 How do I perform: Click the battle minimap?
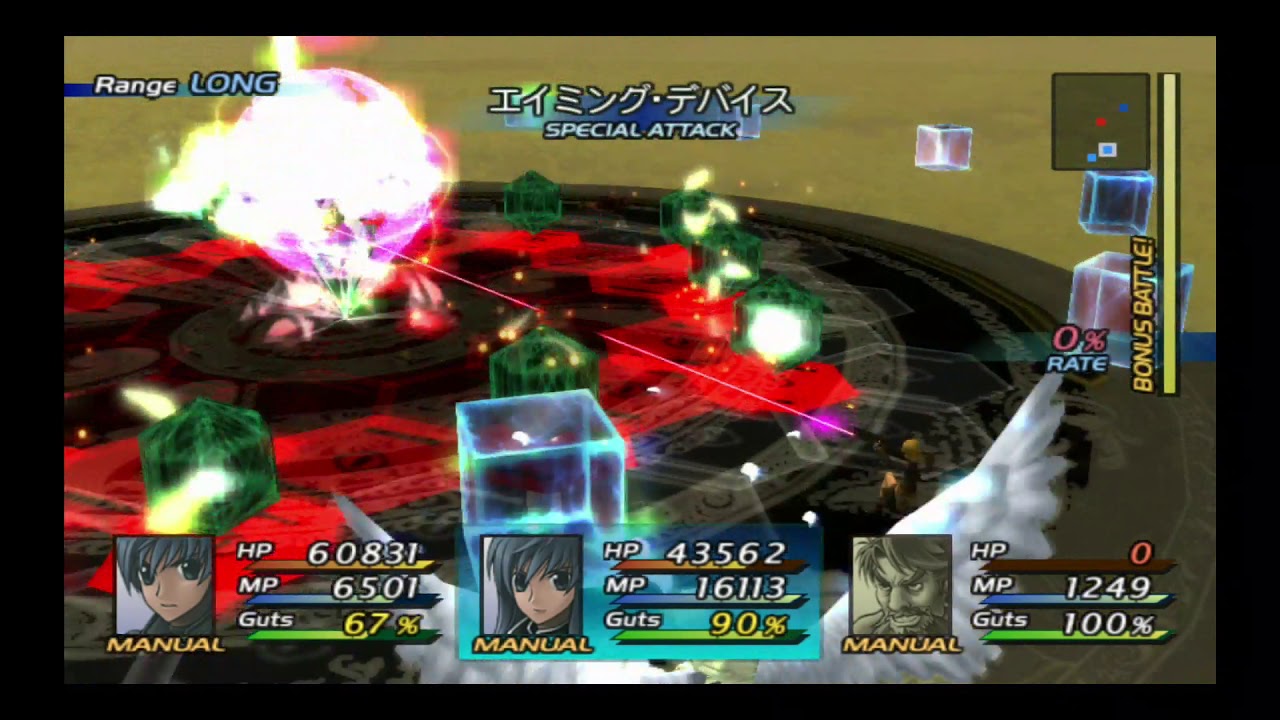[1100, 121]
